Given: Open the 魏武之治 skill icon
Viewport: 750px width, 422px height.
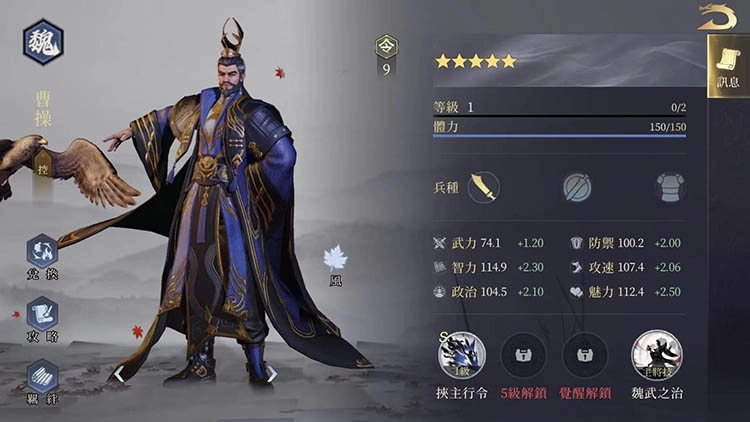Looking at the screenshot, I should click(x=655, y=354).
